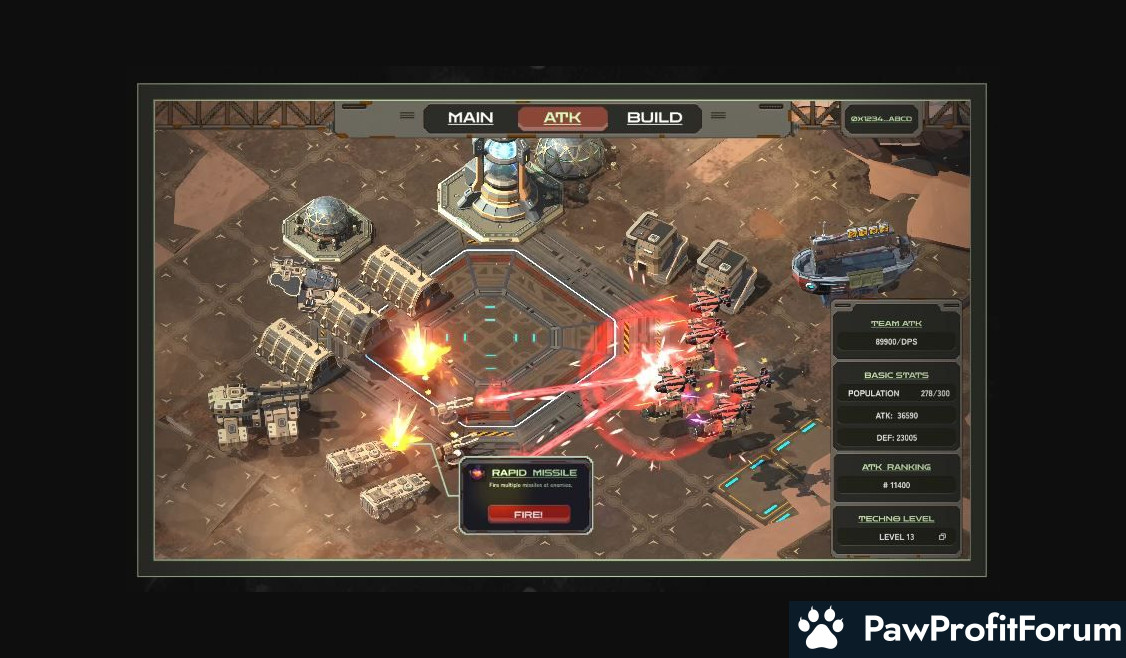Click the 0x1234...ABCD wallet address button
This screenshot has width=1126, height=658.
tap(881, 119)
